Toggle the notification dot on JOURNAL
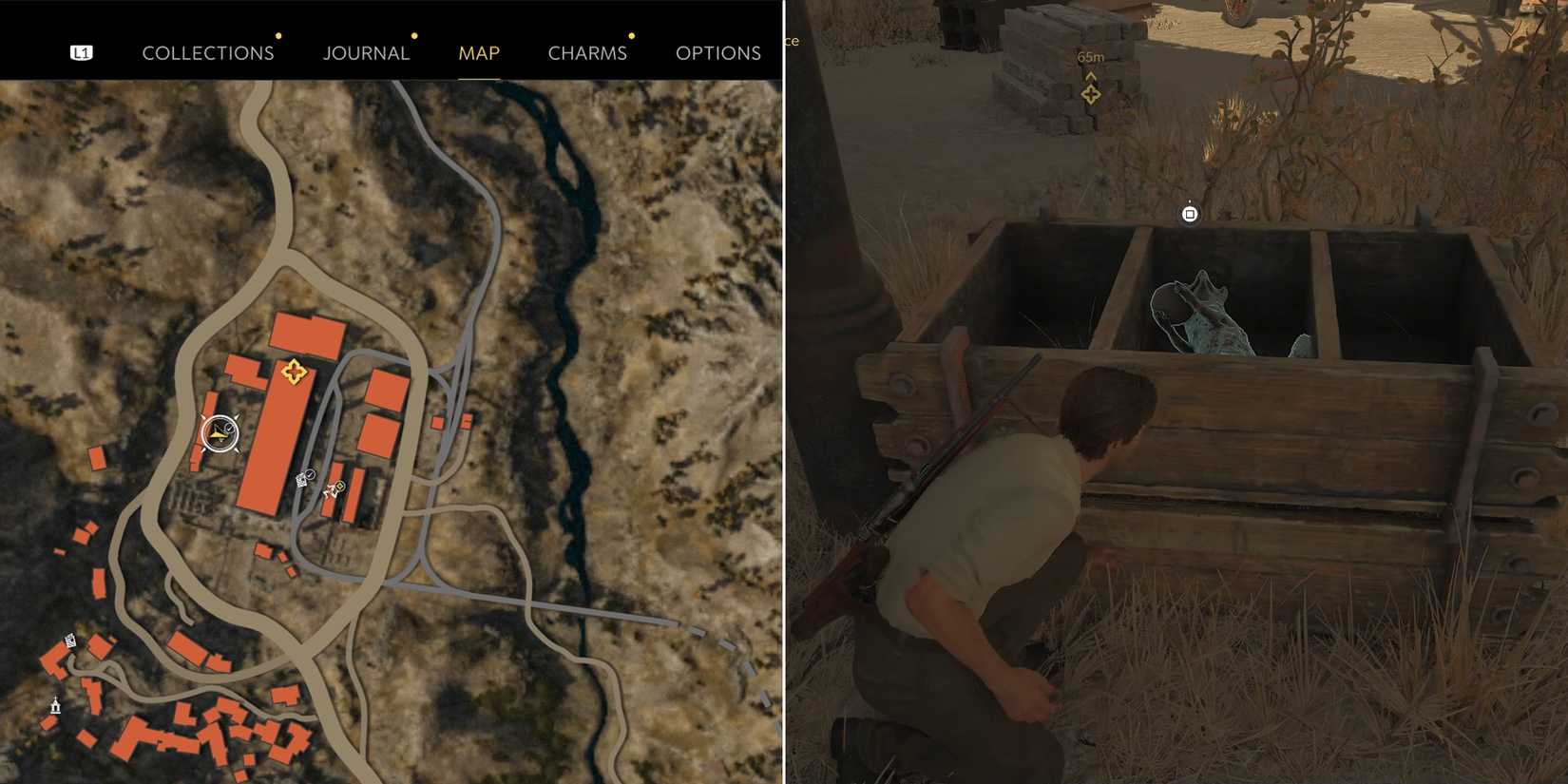This screenshot has height=784, width=1568. (x=413, y=35)
